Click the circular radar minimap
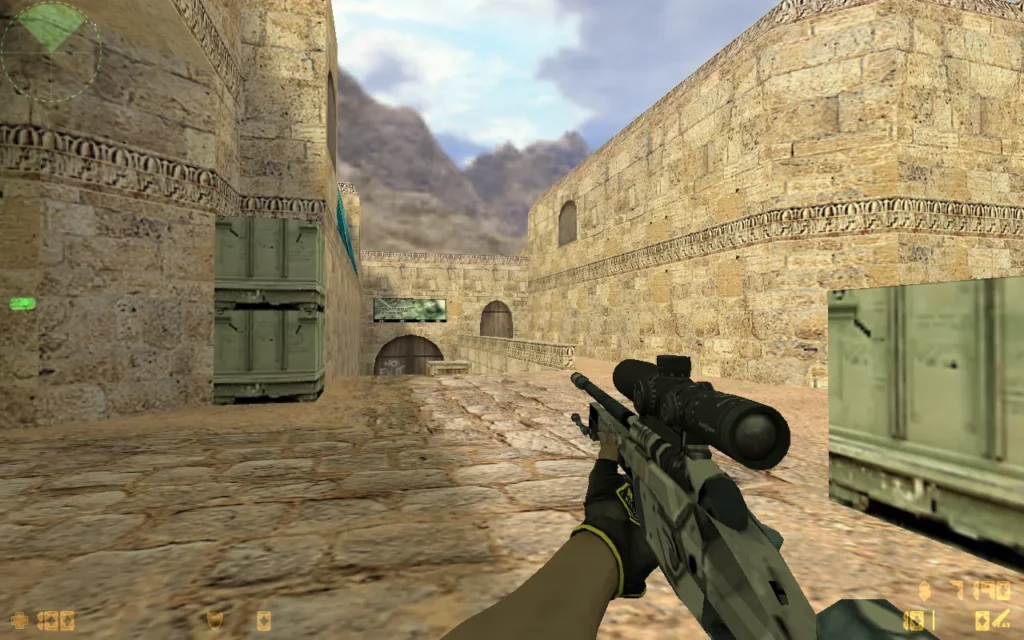Screen dimensions: 1024x640 tap(50, 50)
